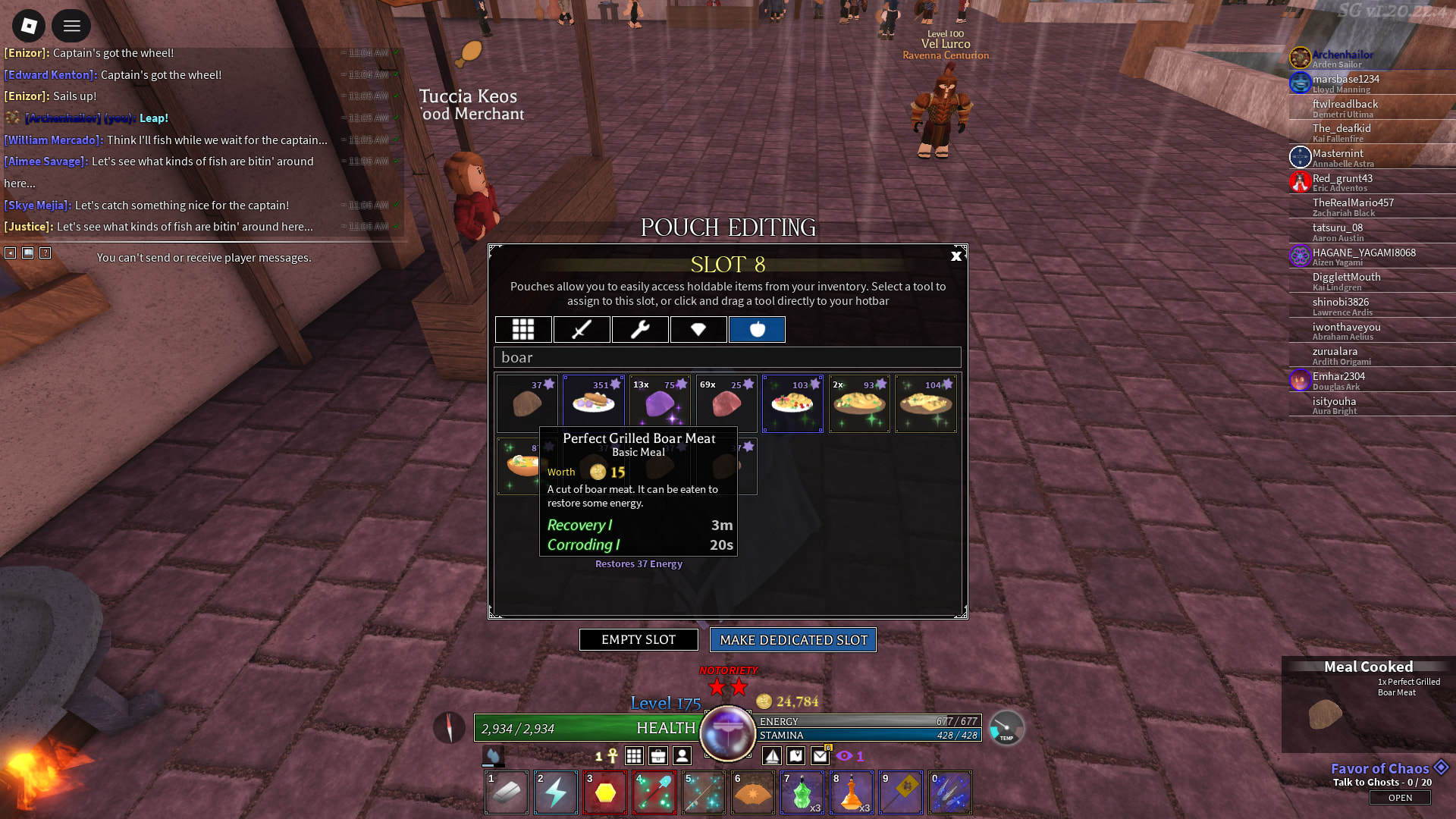Click the Empty Slot button
This screenshot has width=1456, height=819.
(639, 640)
